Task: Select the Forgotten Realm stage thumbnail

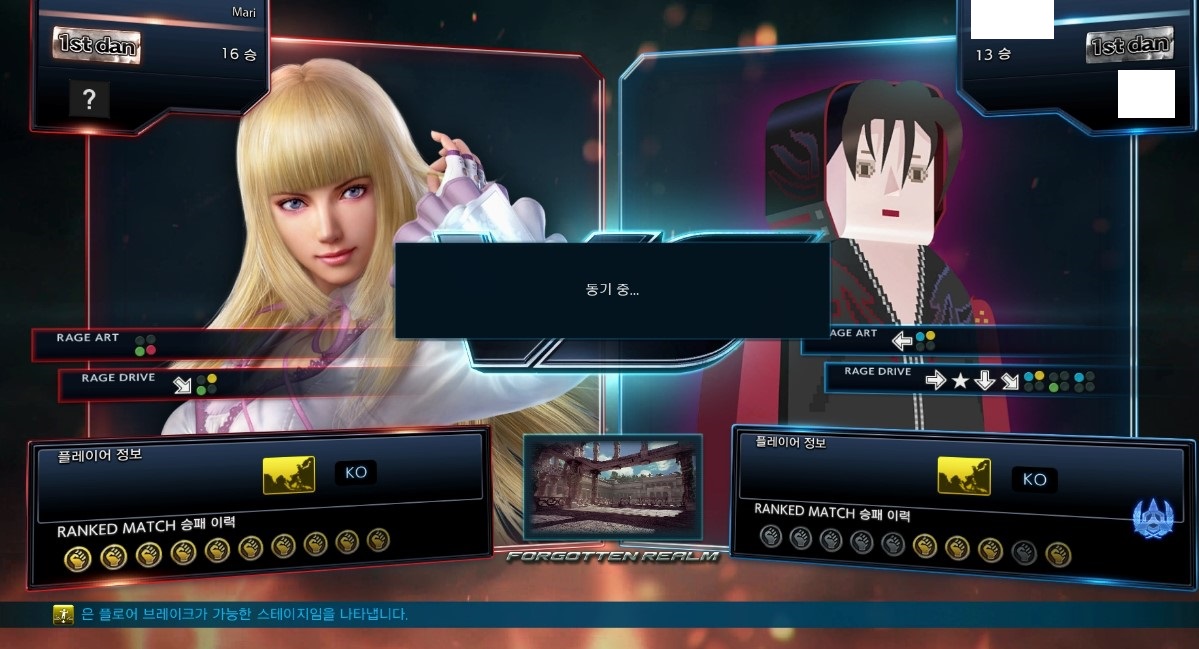Action: [612, 486]
